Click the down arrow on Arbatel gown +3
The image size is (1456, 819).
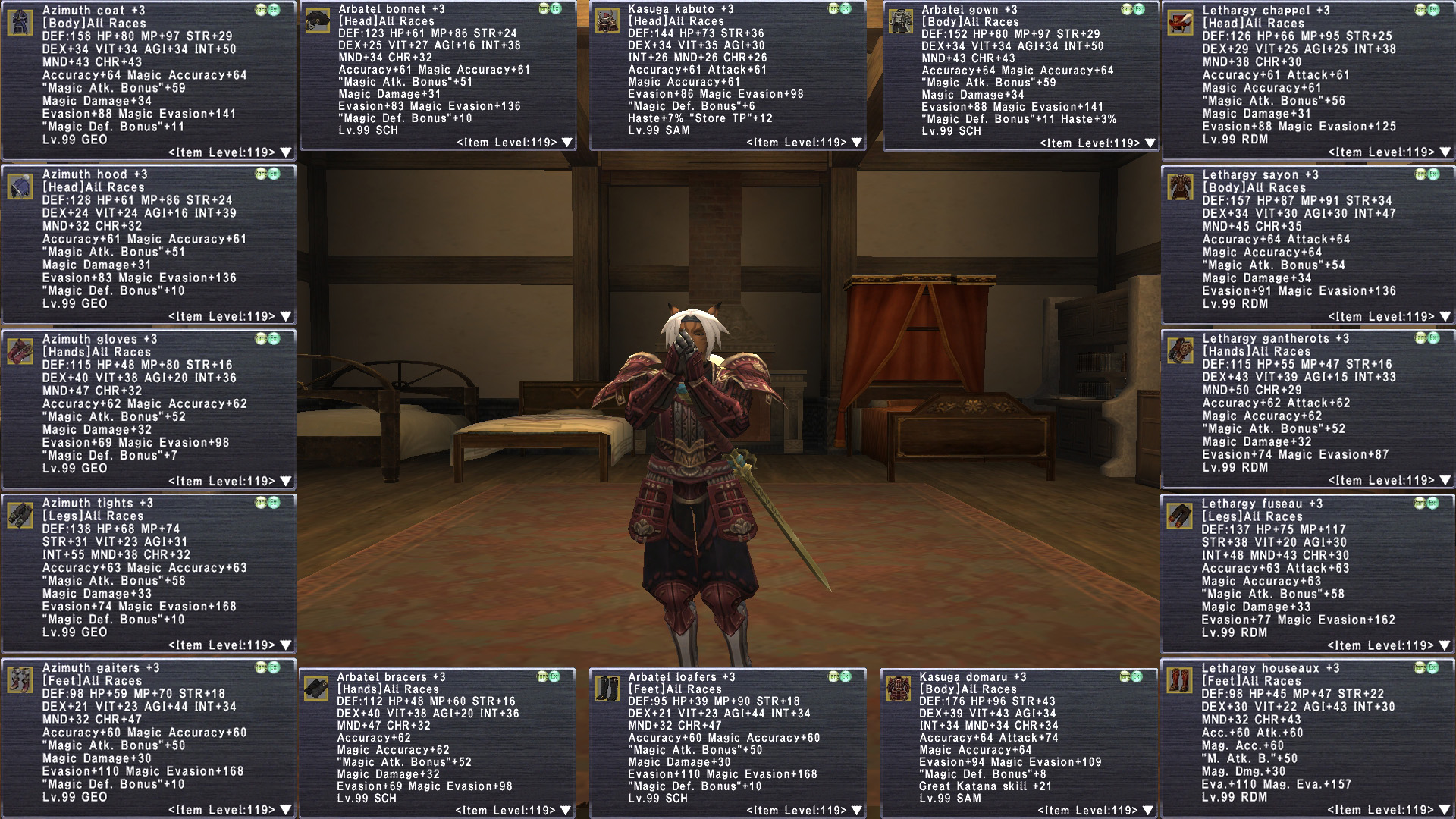point(1150,143)
